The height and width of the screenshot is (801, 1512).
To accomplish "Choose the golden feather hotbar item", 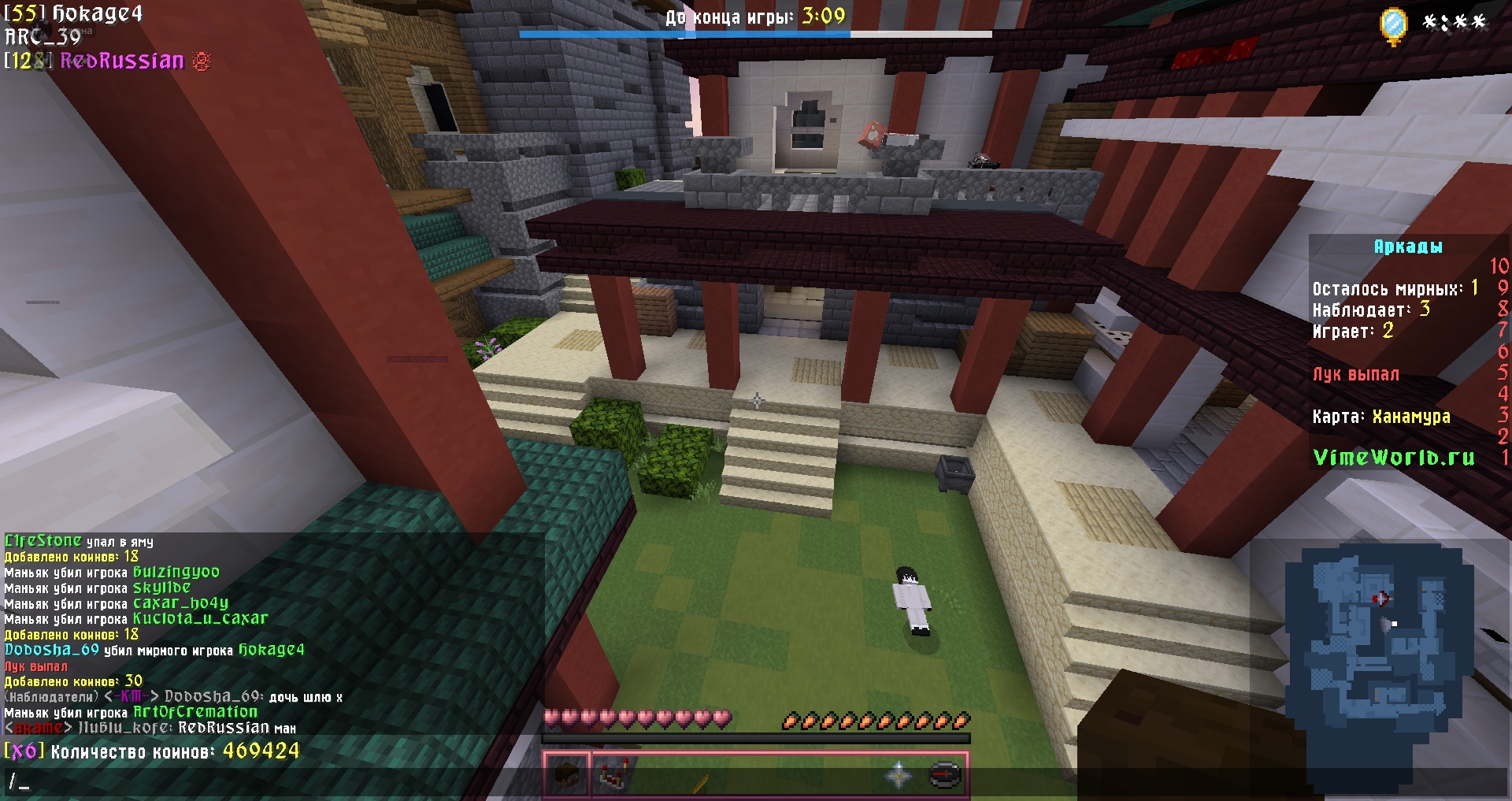I will click(x=700, y=782).
